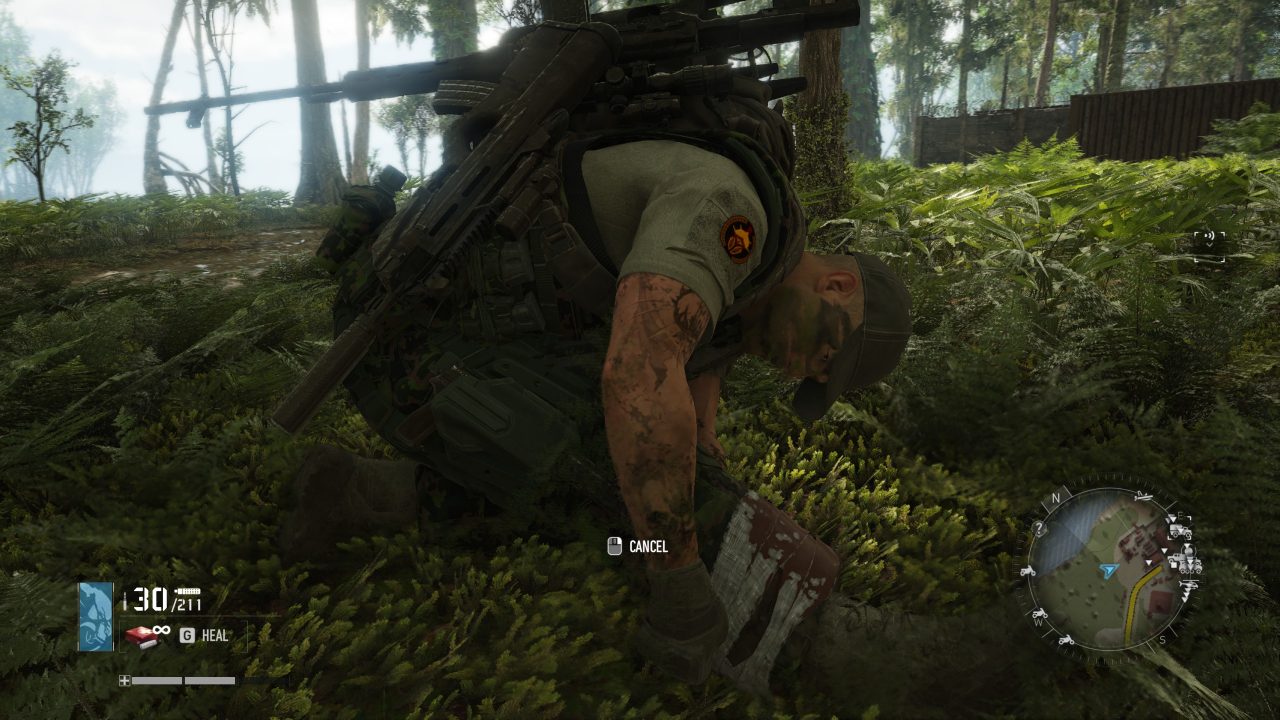The width and height of the screenshot is (1280, 720).
Task: Click the blue player arrow on minimap
Action: click(1108, 569)
